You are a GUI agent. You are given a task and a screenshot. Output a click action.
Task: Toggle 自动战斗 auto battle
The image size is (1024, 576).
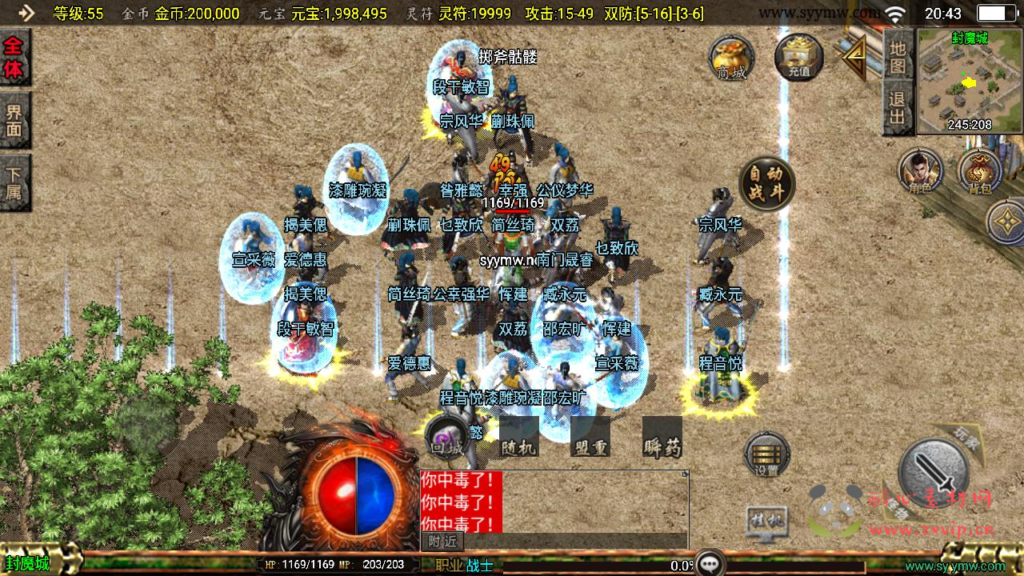coord(767,183)
